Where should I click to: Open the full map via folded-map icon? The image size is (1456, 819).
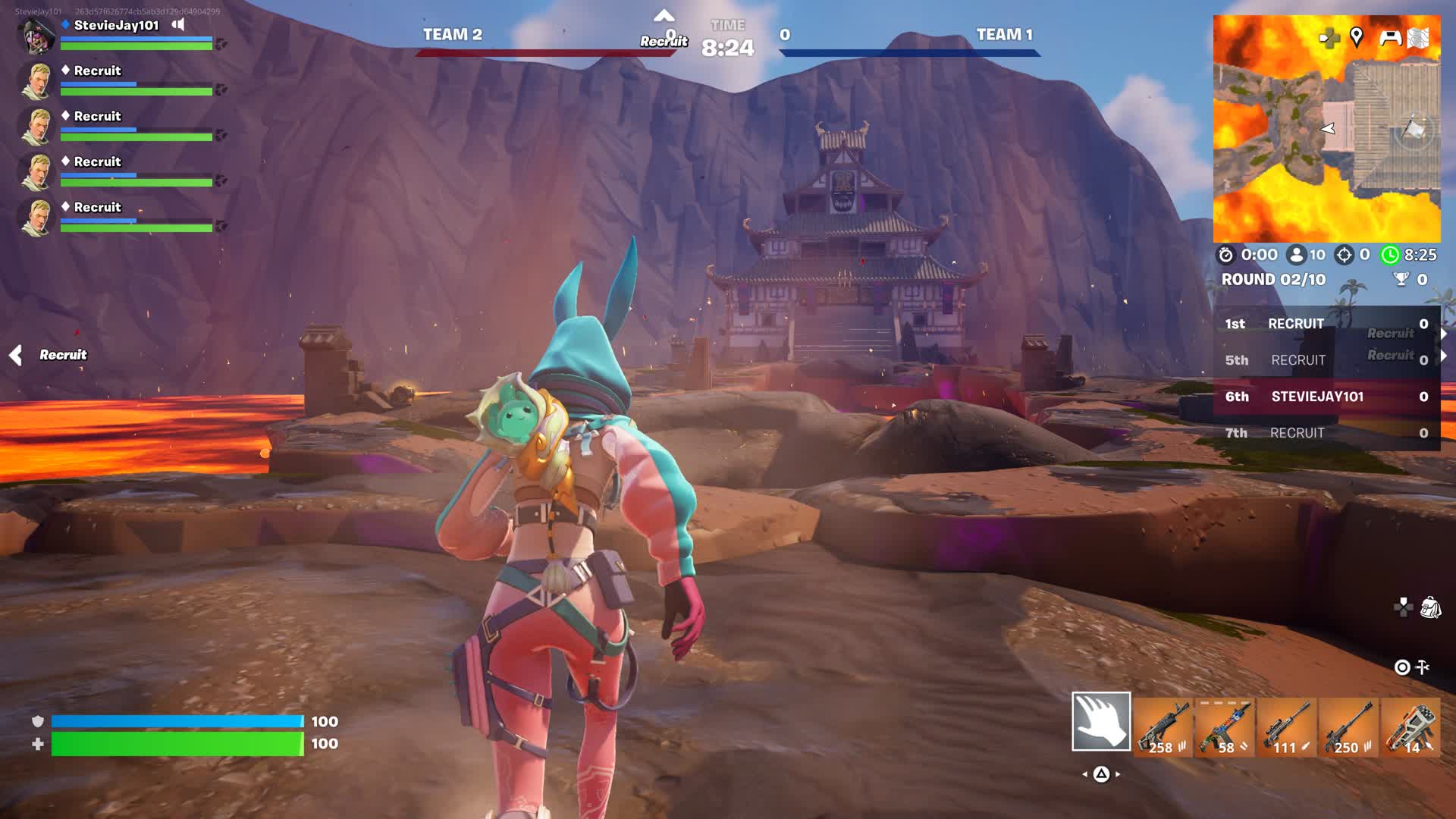(1418, 37)
